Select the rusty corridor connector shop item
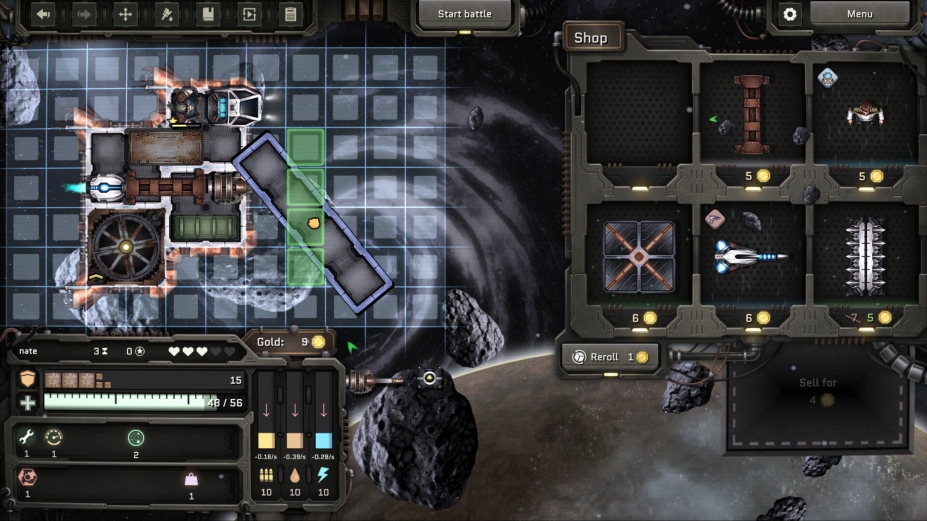 click(751, 115)
